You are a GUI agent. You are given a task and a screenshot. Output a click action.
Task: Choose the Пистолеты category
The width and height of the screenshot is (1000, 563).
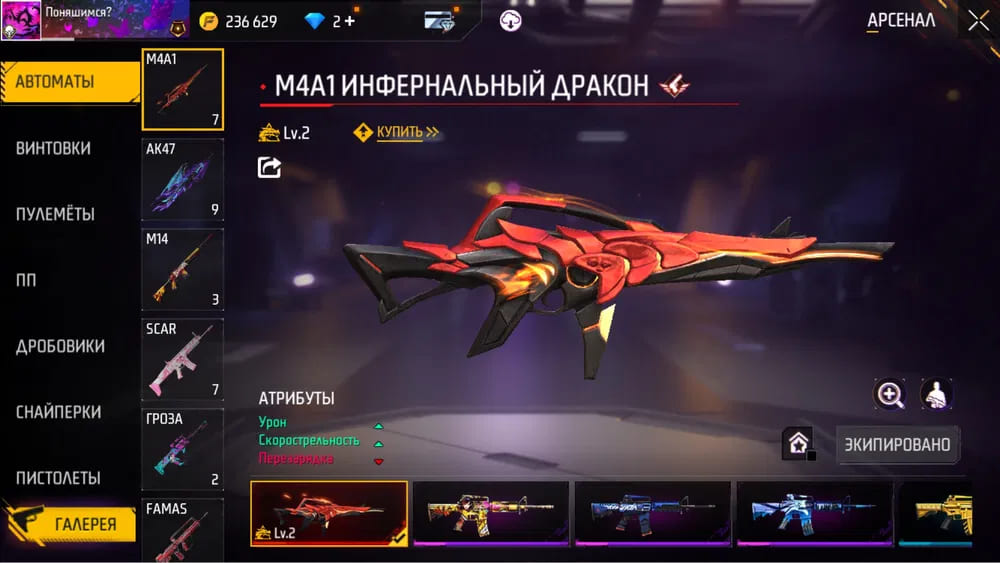click(x=58, y=478)
